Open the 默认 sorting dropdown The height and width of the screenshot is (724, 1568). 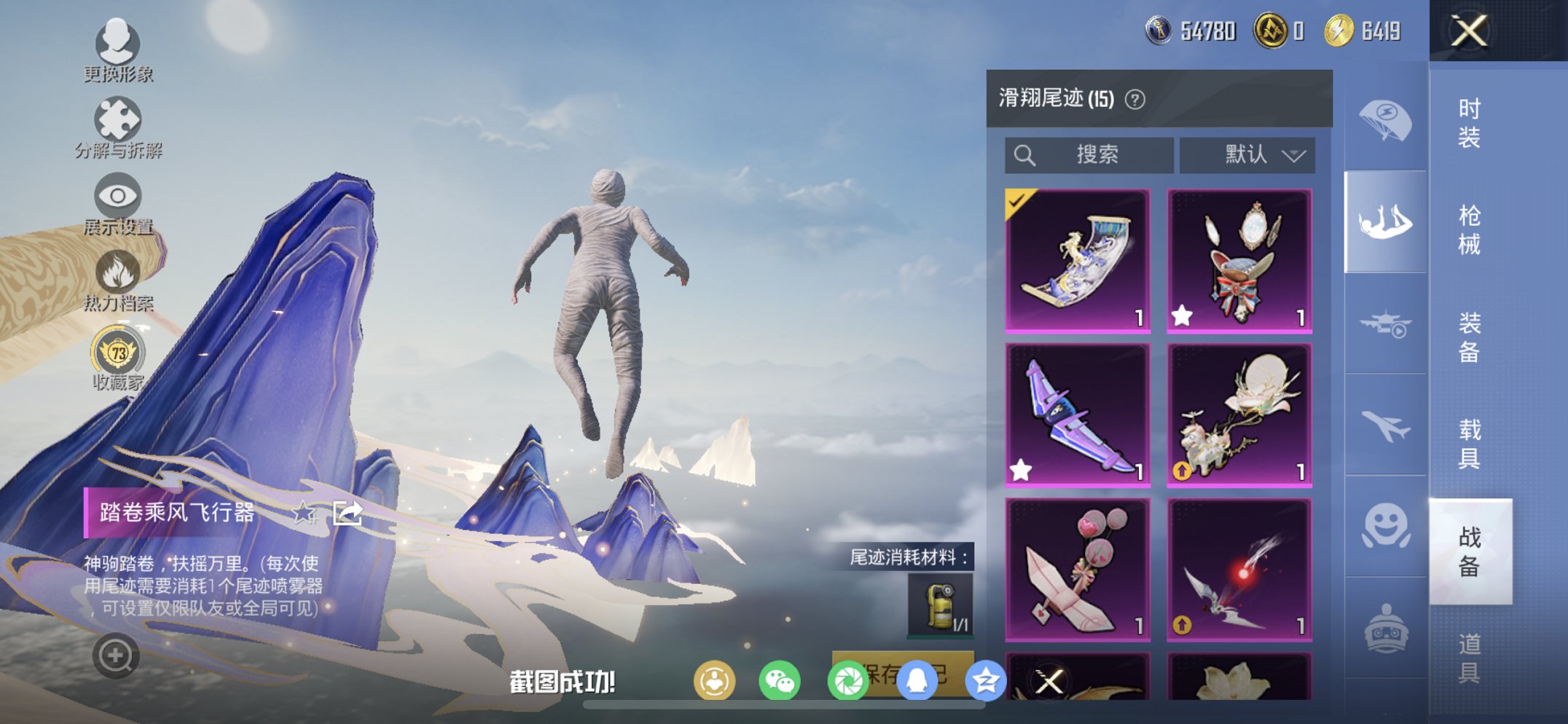1247,154
